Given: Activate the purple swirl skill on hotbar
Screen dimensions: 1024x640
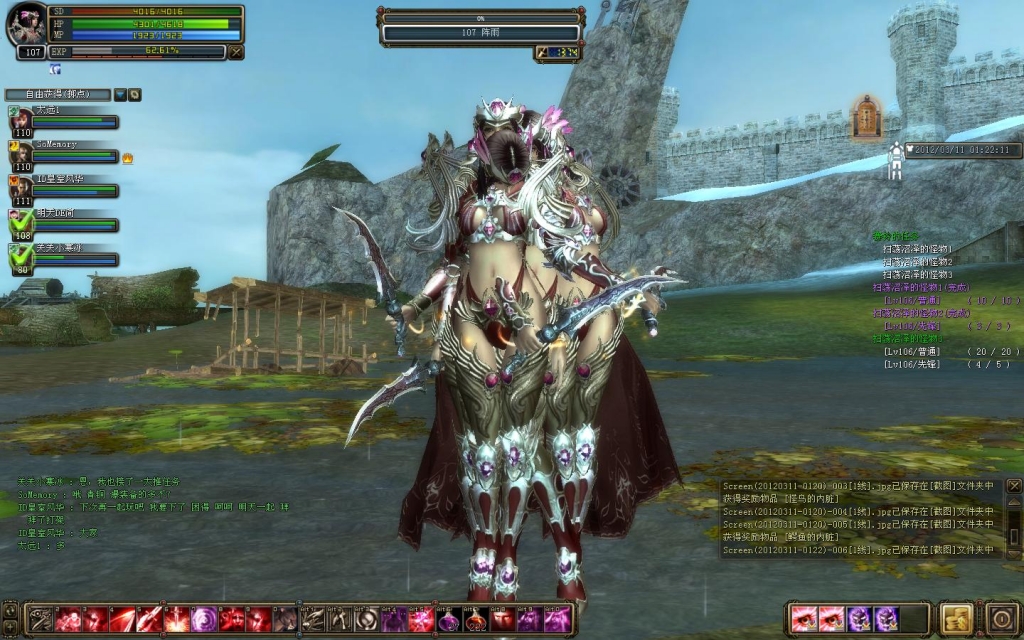Looking at the screenshot, I should tap(204, 619).
